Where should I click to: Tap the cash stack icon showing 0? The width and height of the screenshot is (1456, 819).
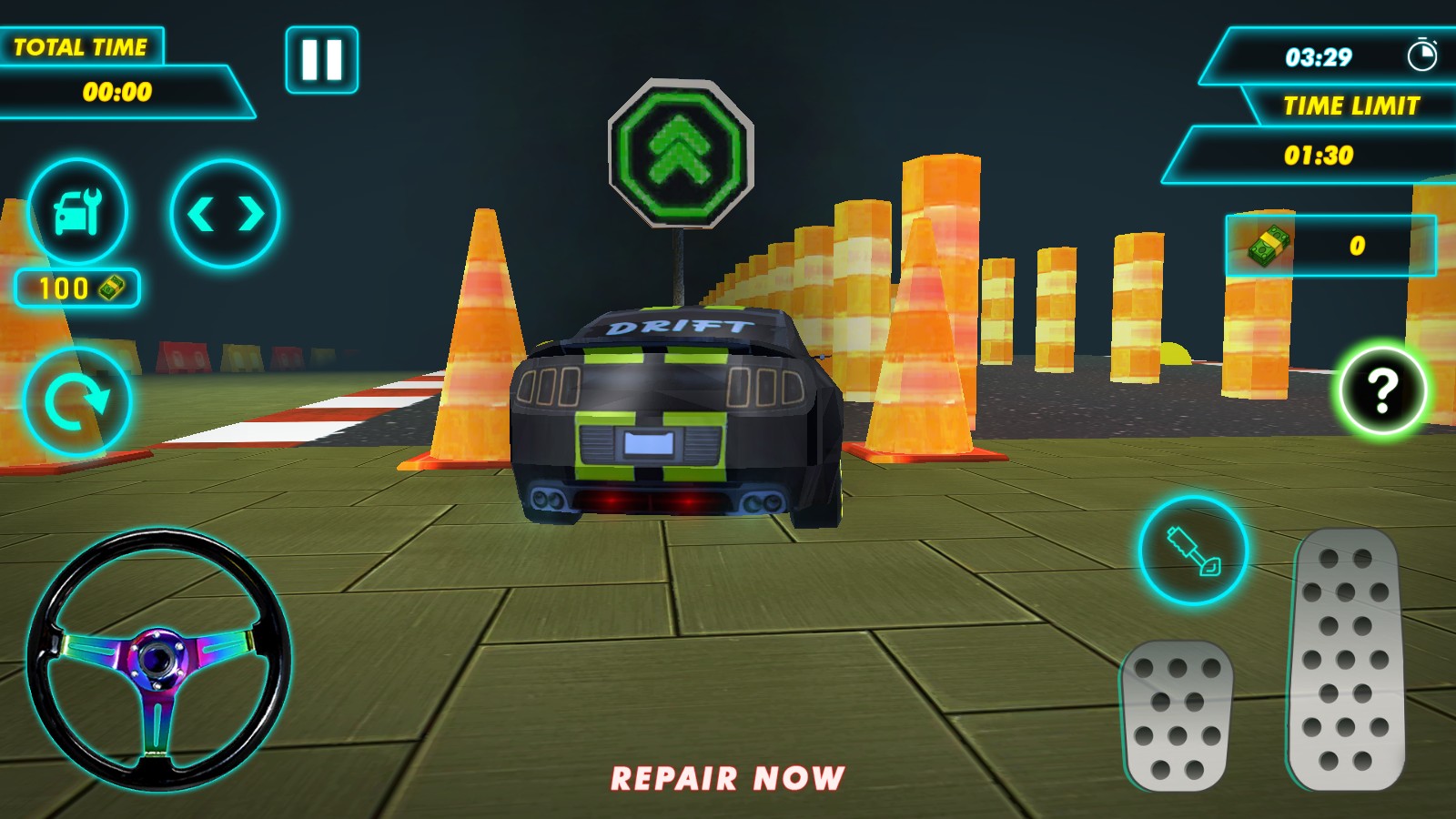[1268, 244]
